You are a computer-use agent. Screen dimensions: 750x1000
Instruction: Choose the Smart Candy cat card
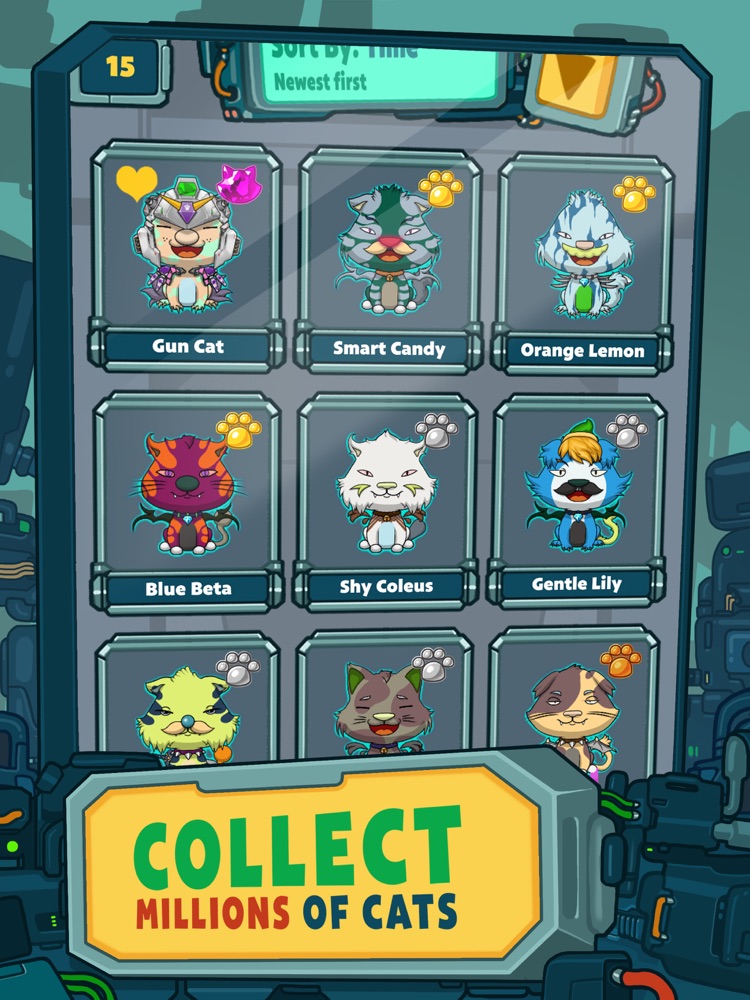(x=389, y=258)
